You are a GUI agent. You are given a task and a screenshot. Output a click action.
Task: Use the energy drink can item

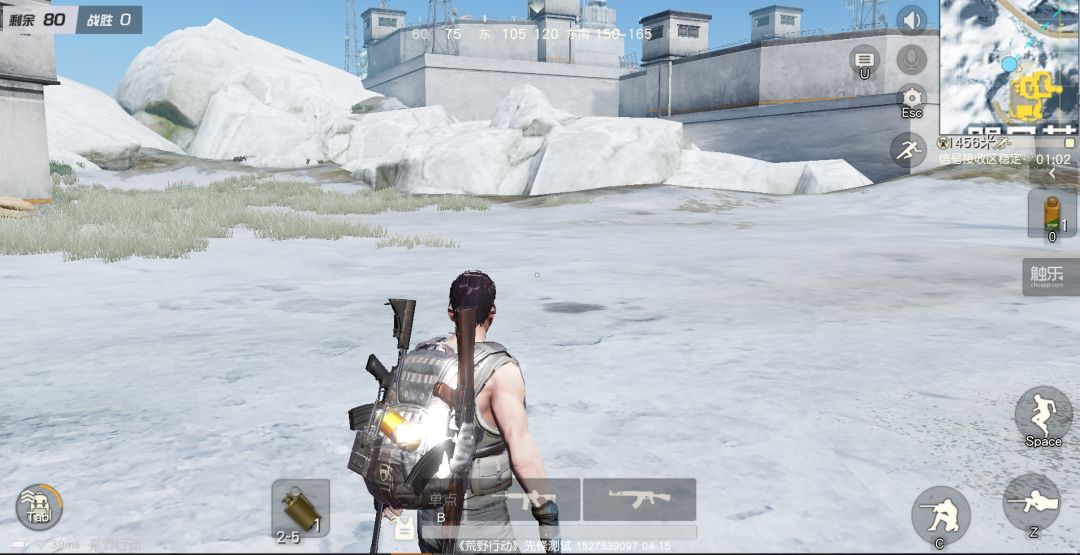click(x=1052, y=212)
